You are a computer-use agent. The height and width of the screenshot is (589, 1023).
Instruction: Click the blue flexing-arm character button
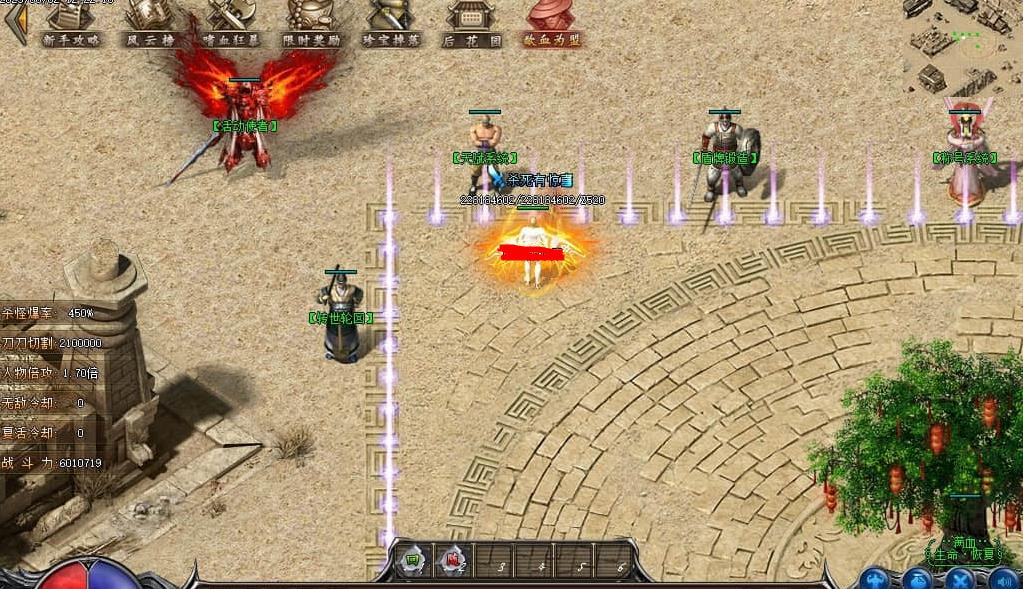pos(876,579)
